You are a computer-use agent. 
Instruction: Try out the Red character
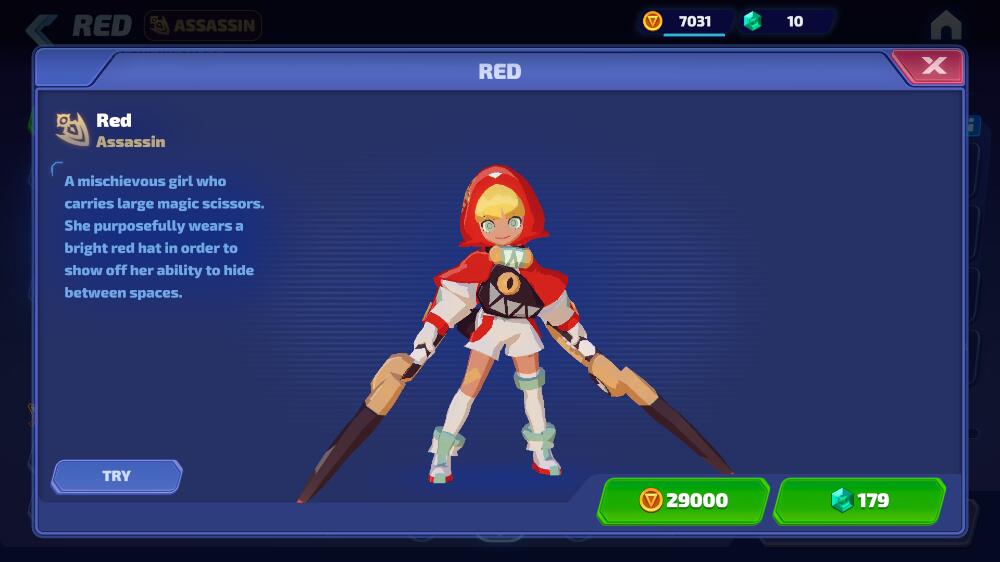(117, 476)
